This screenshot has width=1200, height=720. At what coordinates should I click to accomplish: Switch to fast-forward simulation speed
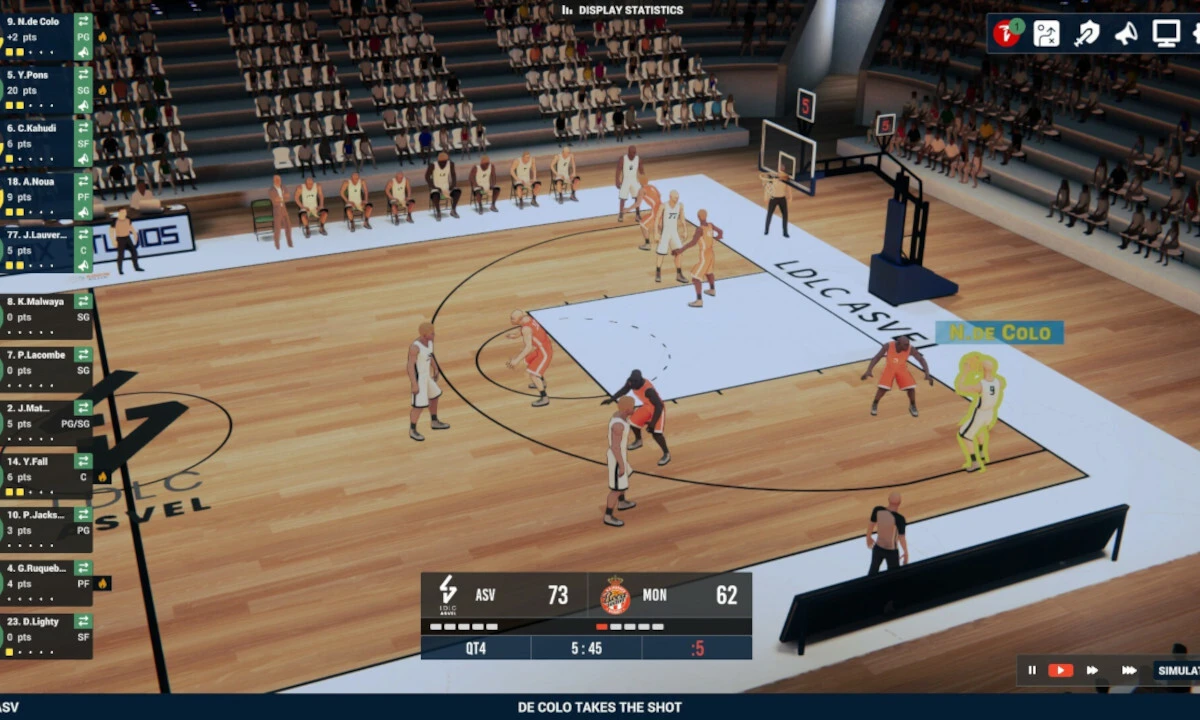pyautogui.click(x=1092, y=670)
